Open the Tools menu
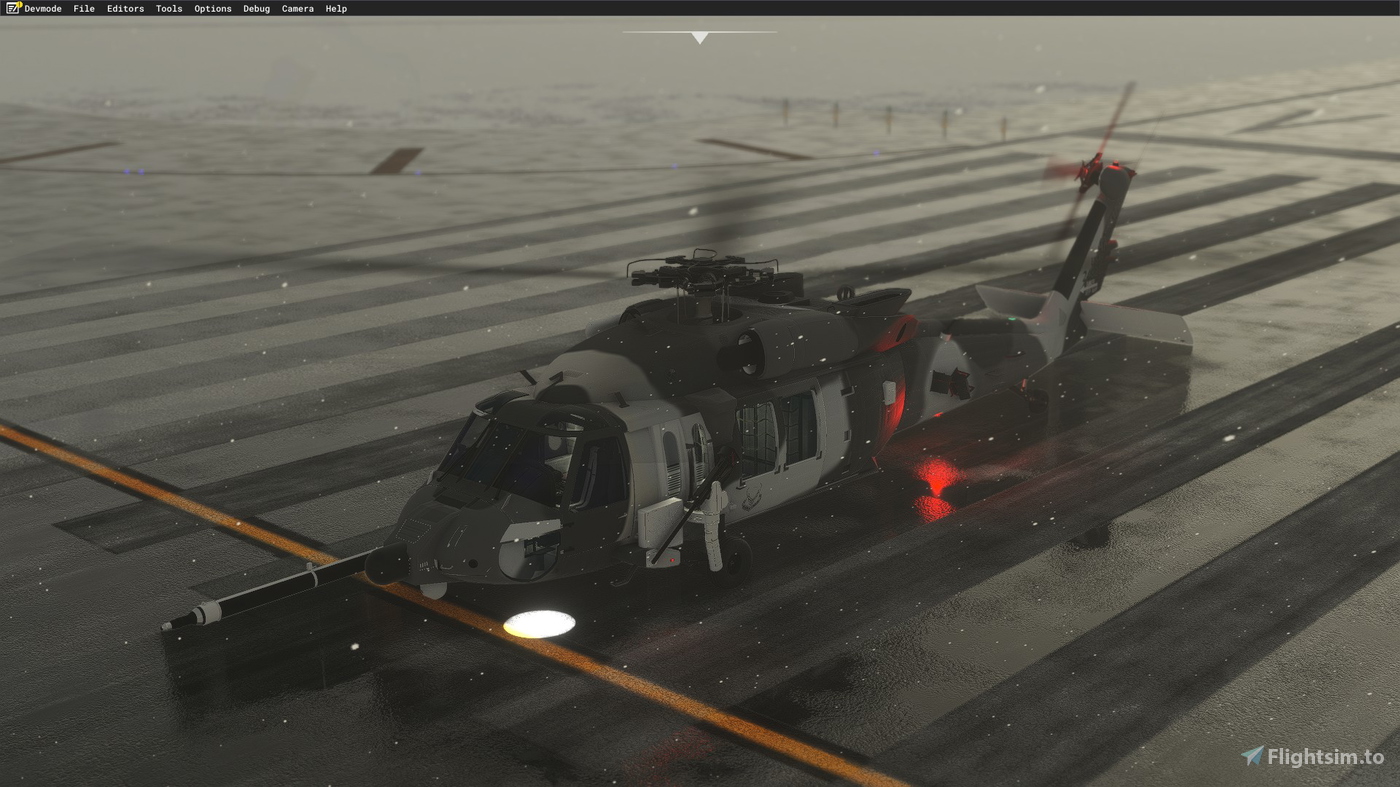This screenshot has height=787, width=1400. [168, 8]
